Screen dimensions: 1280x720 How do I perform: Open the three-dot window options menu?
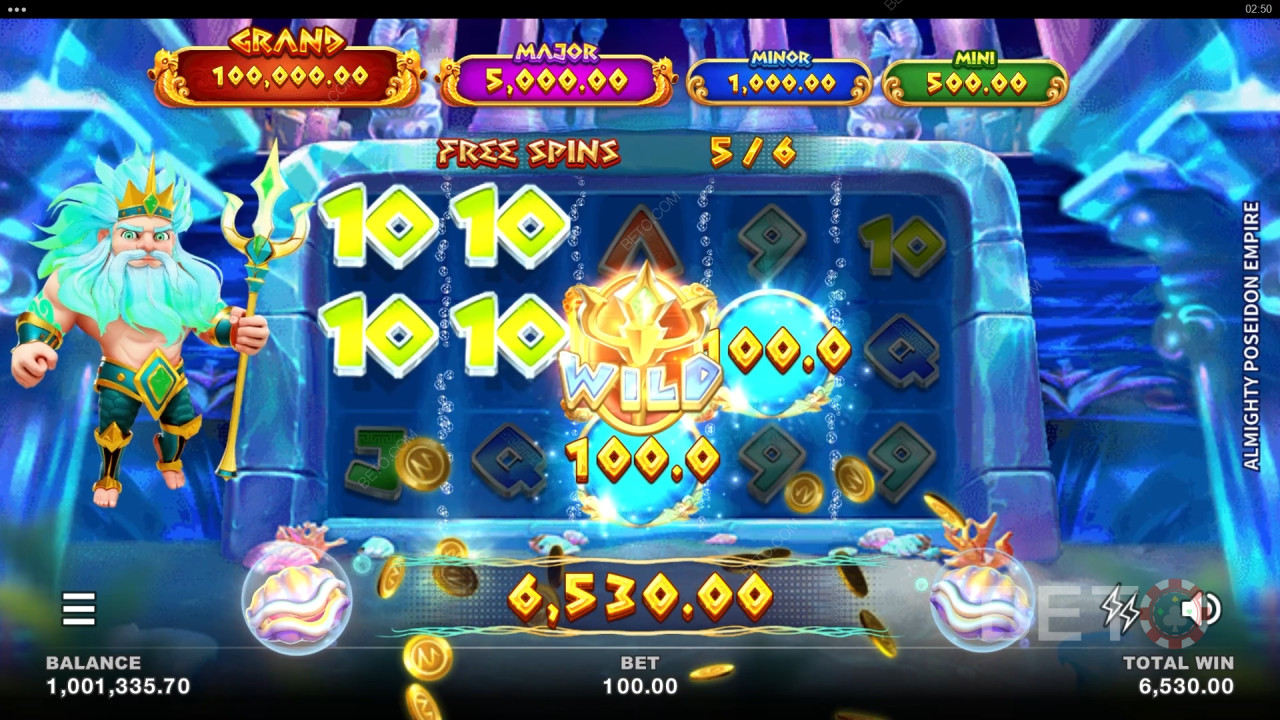click(x=16, y=8)
